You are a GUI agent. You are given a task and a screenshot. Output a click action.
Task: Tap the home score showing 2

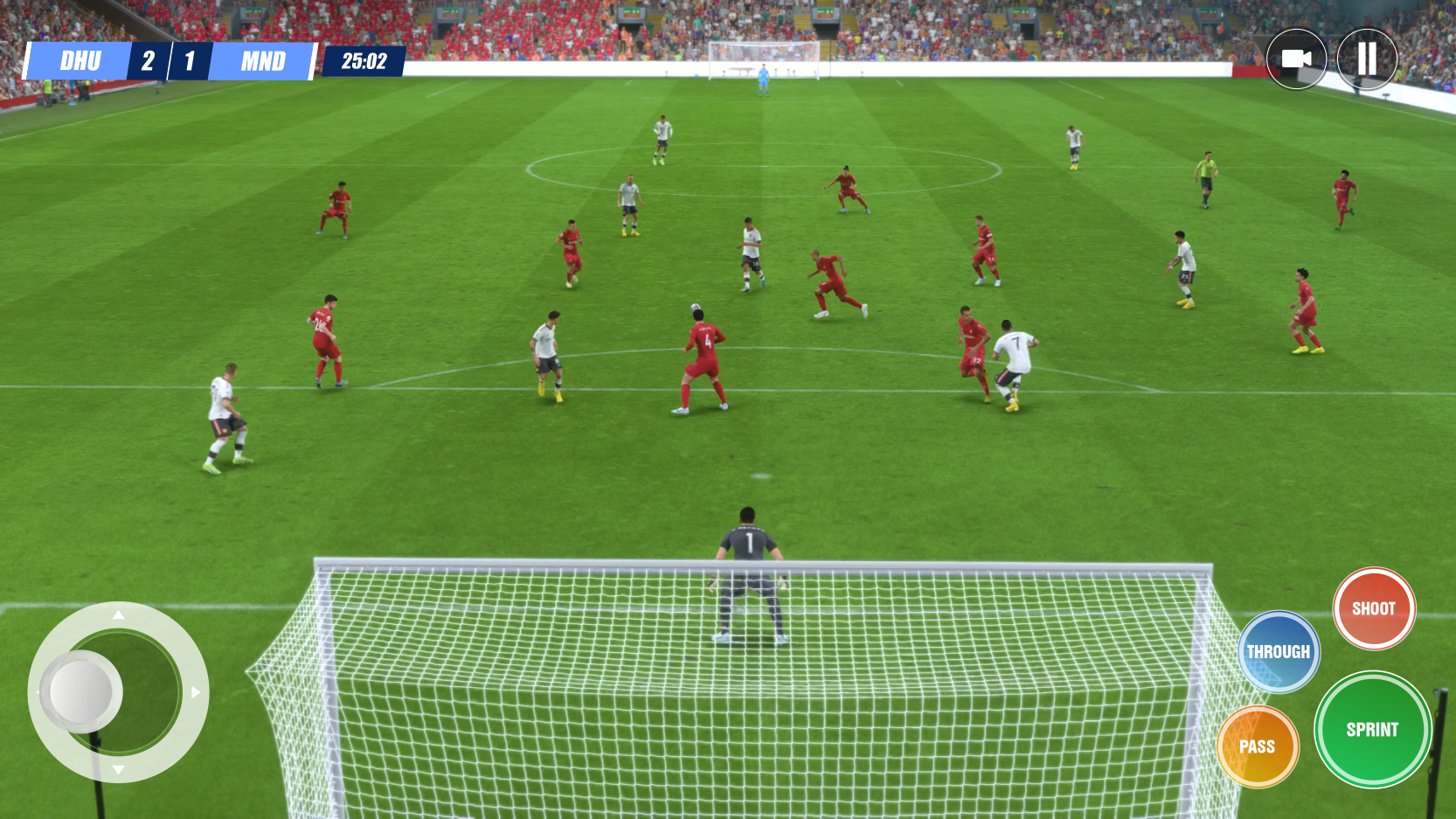tap(147, 61)
